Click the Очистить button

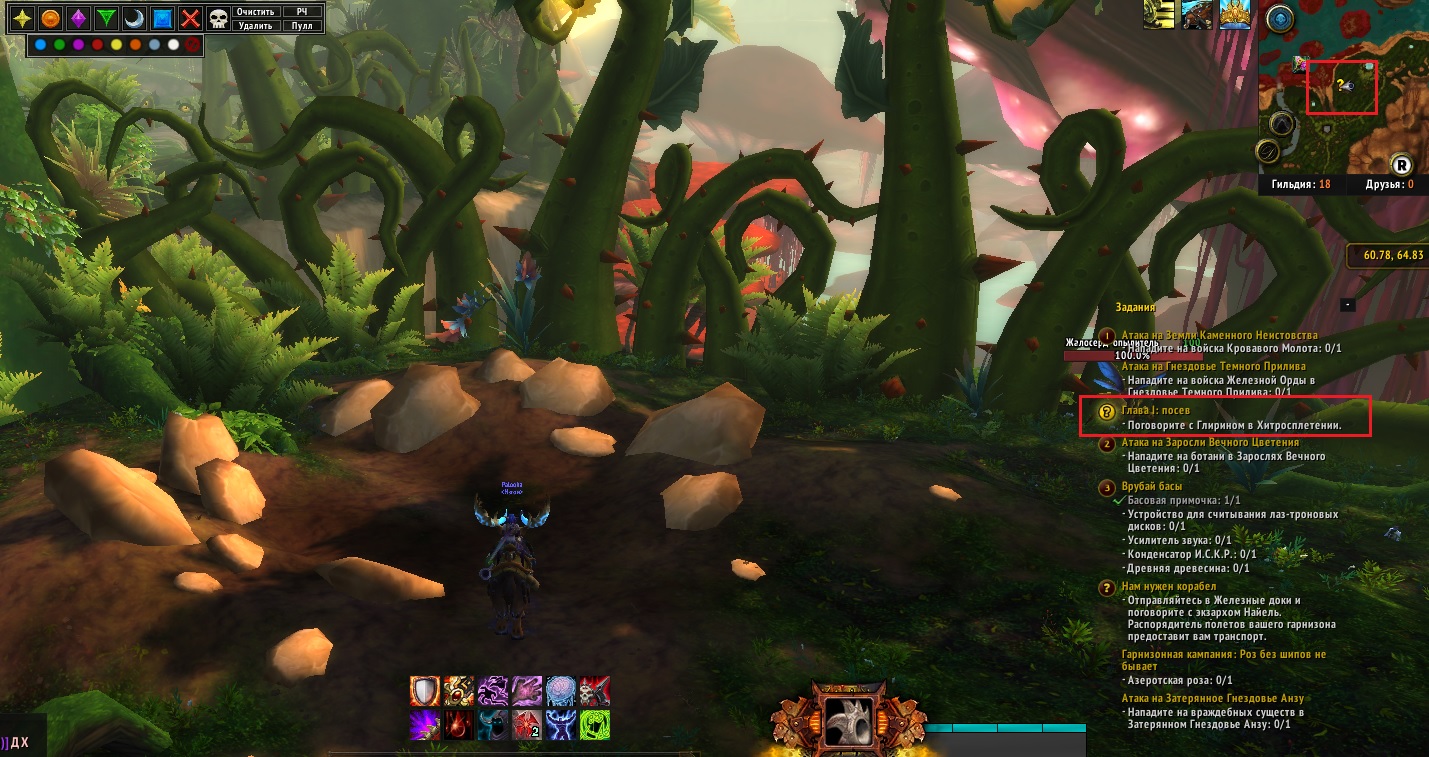[255, 12]
